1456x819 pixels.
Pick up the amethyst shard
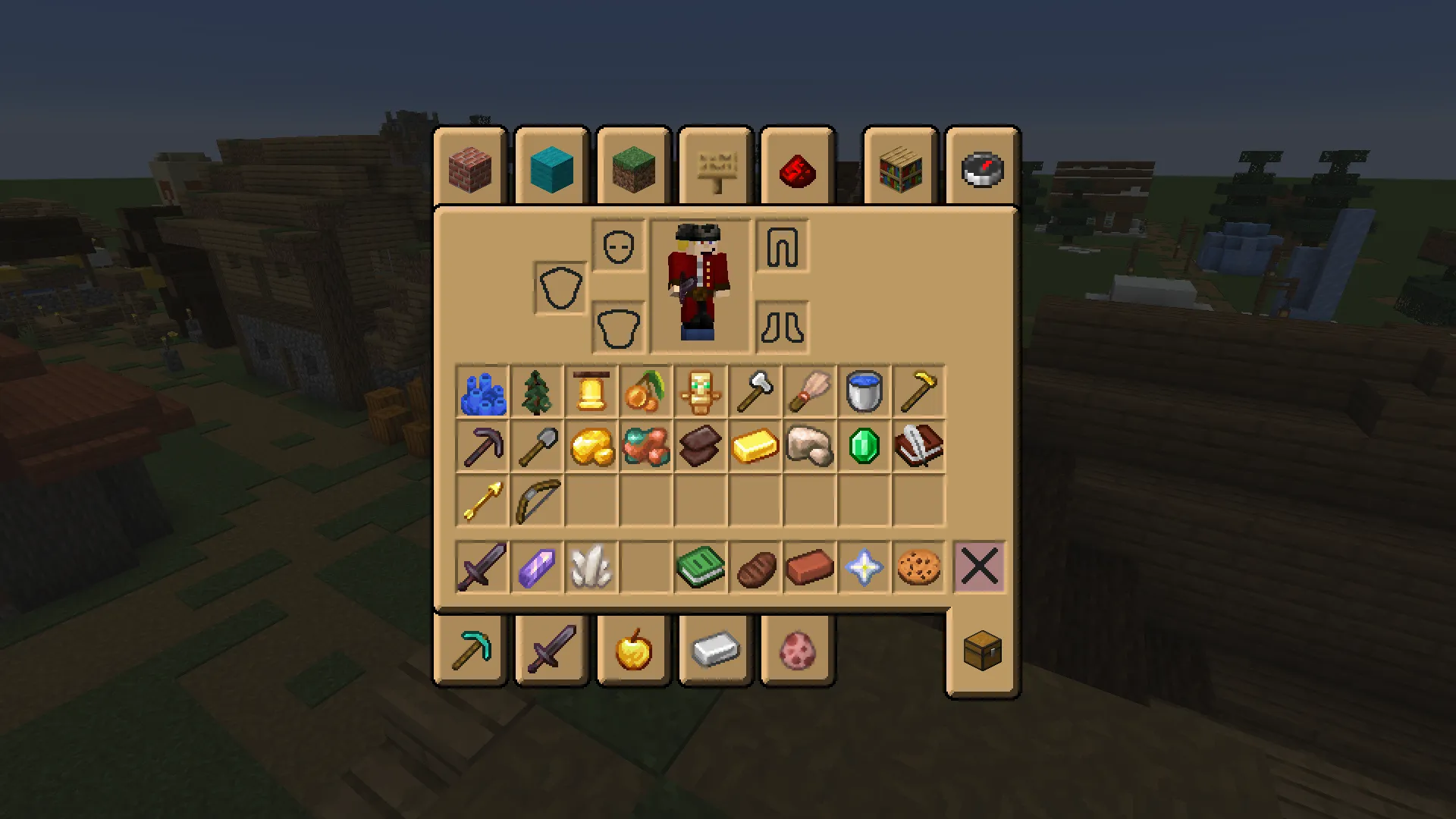coord(536,567)
